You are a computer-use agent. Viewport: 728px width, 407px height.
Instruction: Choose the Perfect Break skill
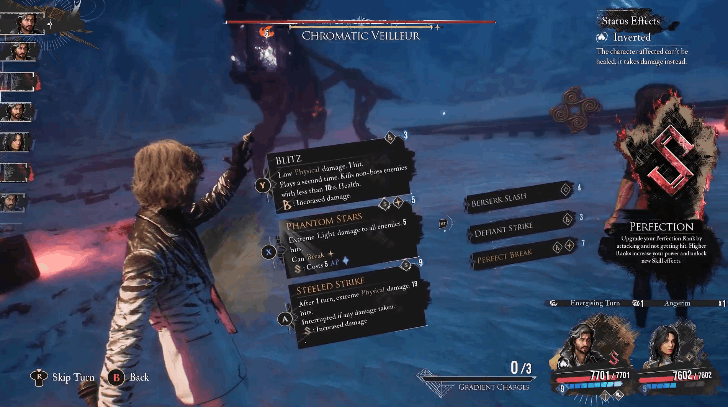(x=513, y=254)
